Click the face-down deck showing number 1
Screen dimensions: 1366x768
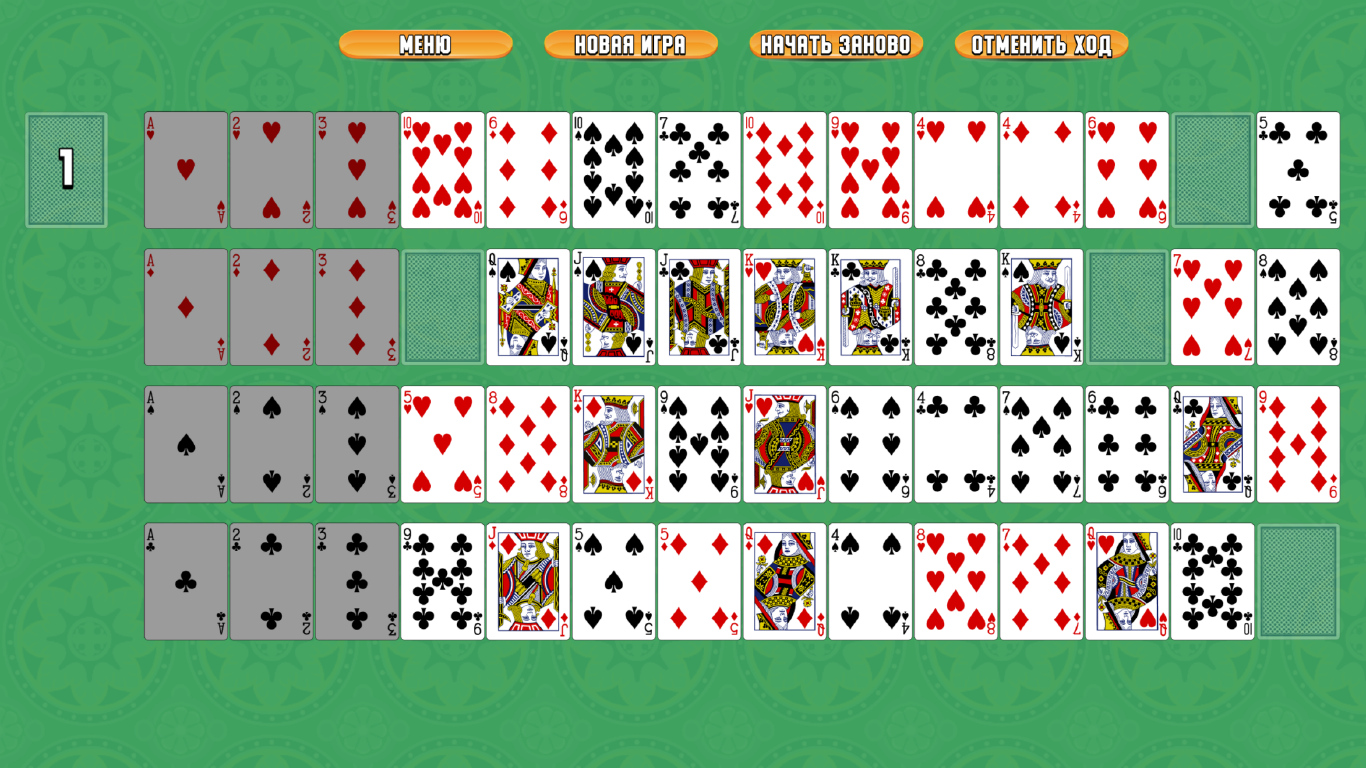coord(66,170)
